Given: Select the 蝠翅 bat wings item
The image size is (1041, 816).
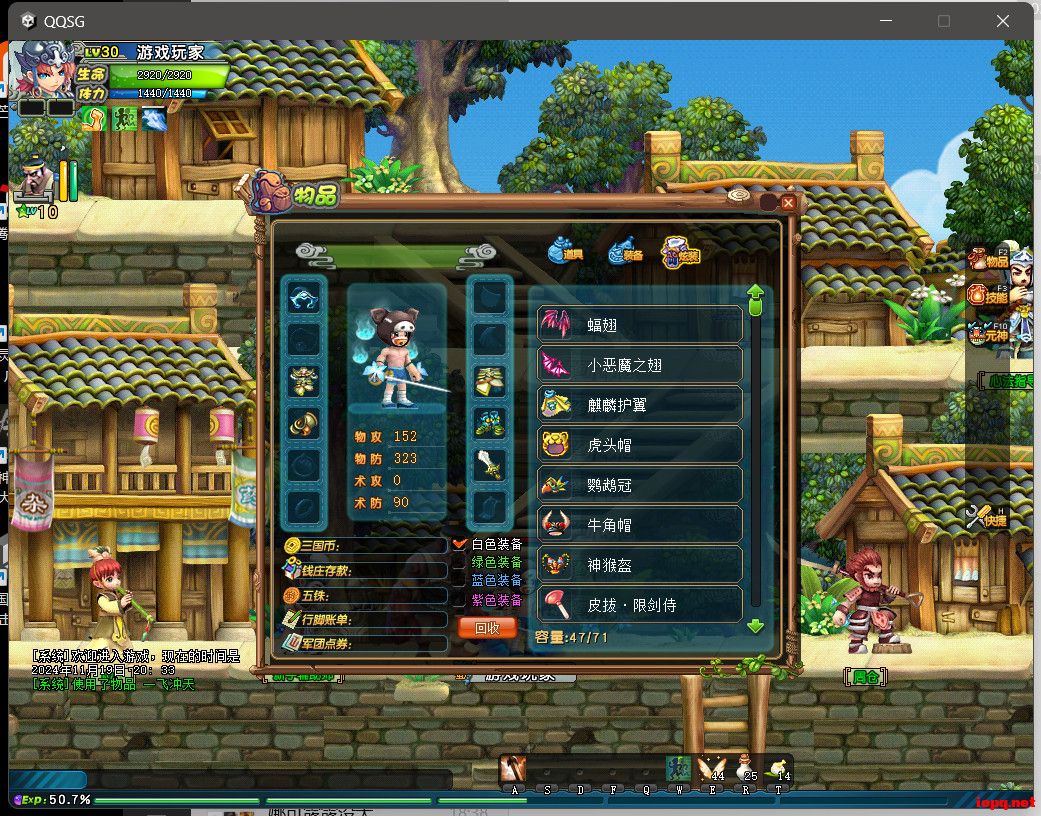Looking at the screenshot, I should [x=640, y=325].
